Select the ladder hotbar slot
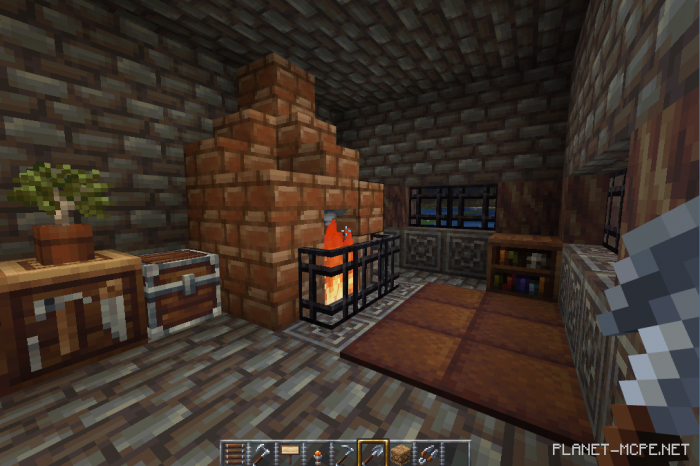The image size is (700, 466). tap(233, 453)
